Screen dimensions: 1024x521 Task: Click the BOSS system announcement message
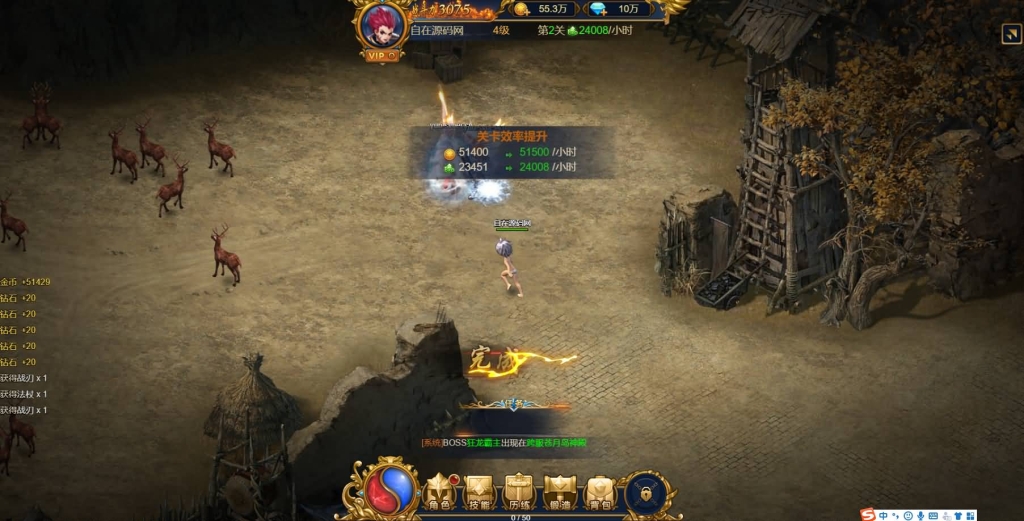coord(504,442)
